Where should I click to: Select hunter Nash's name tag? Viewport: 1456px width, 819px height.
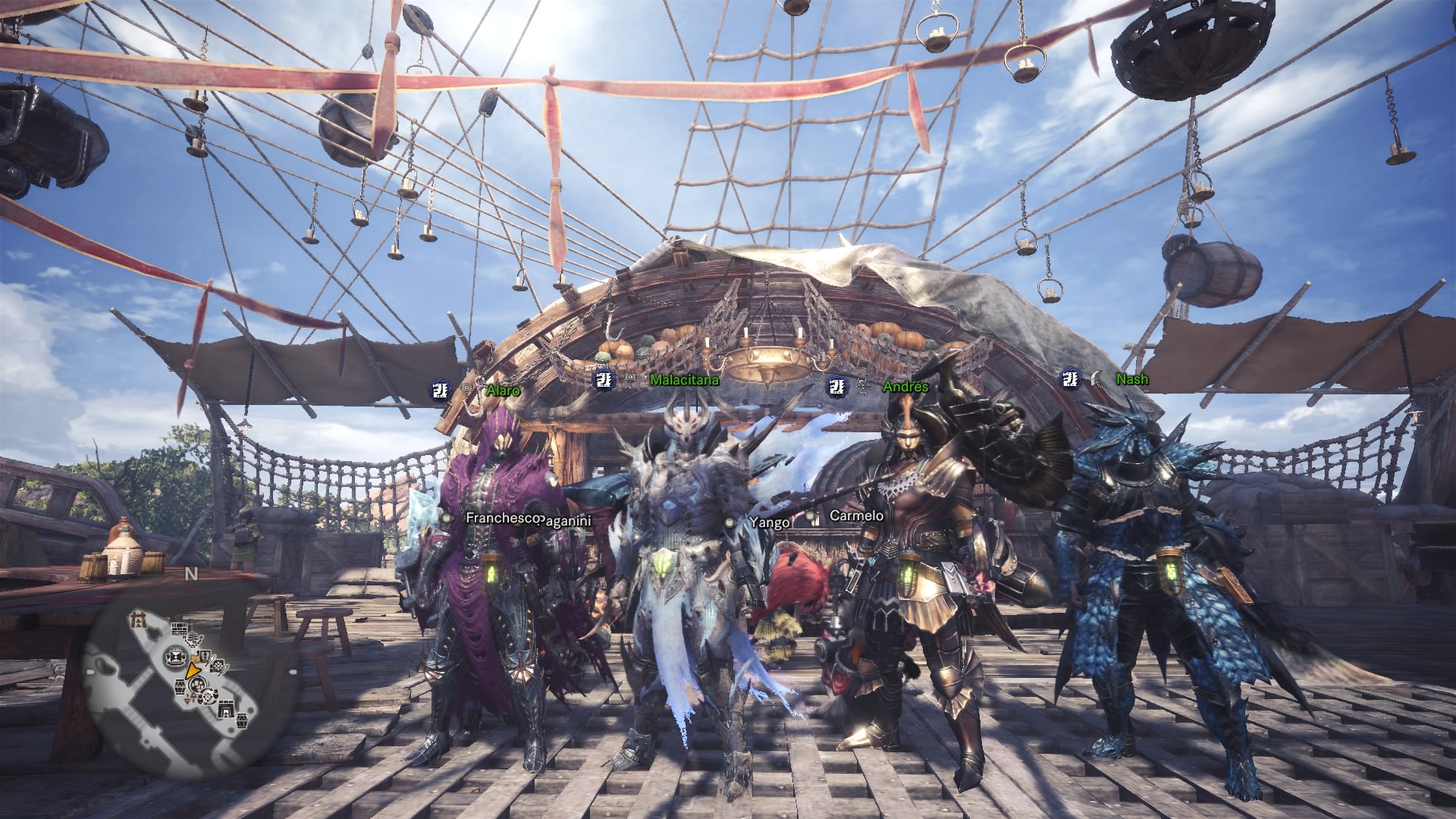pos(1131,378)
